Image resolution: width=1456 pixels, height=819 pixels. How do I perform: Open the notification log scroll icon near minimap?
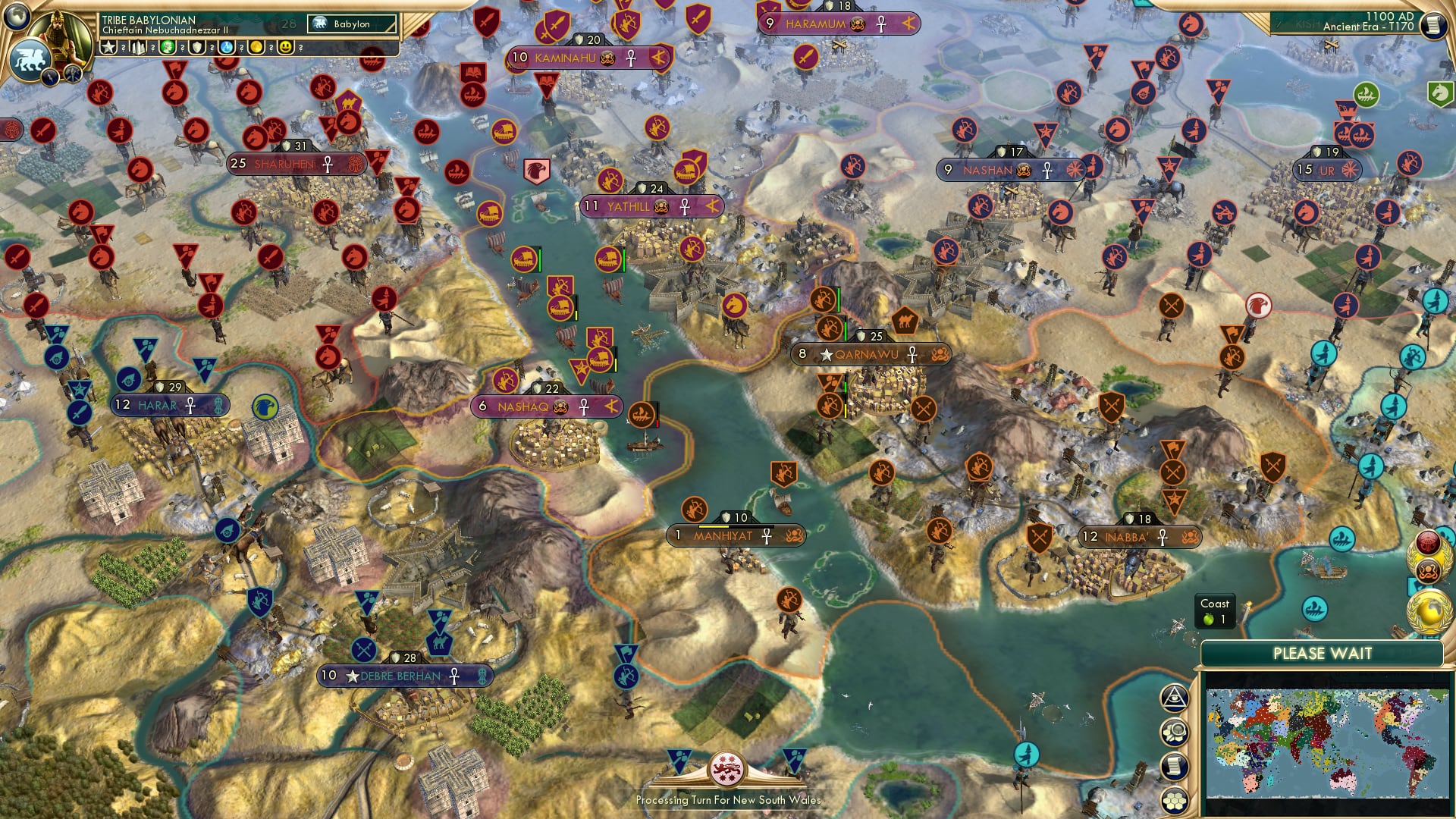[x=1174, y=766]
